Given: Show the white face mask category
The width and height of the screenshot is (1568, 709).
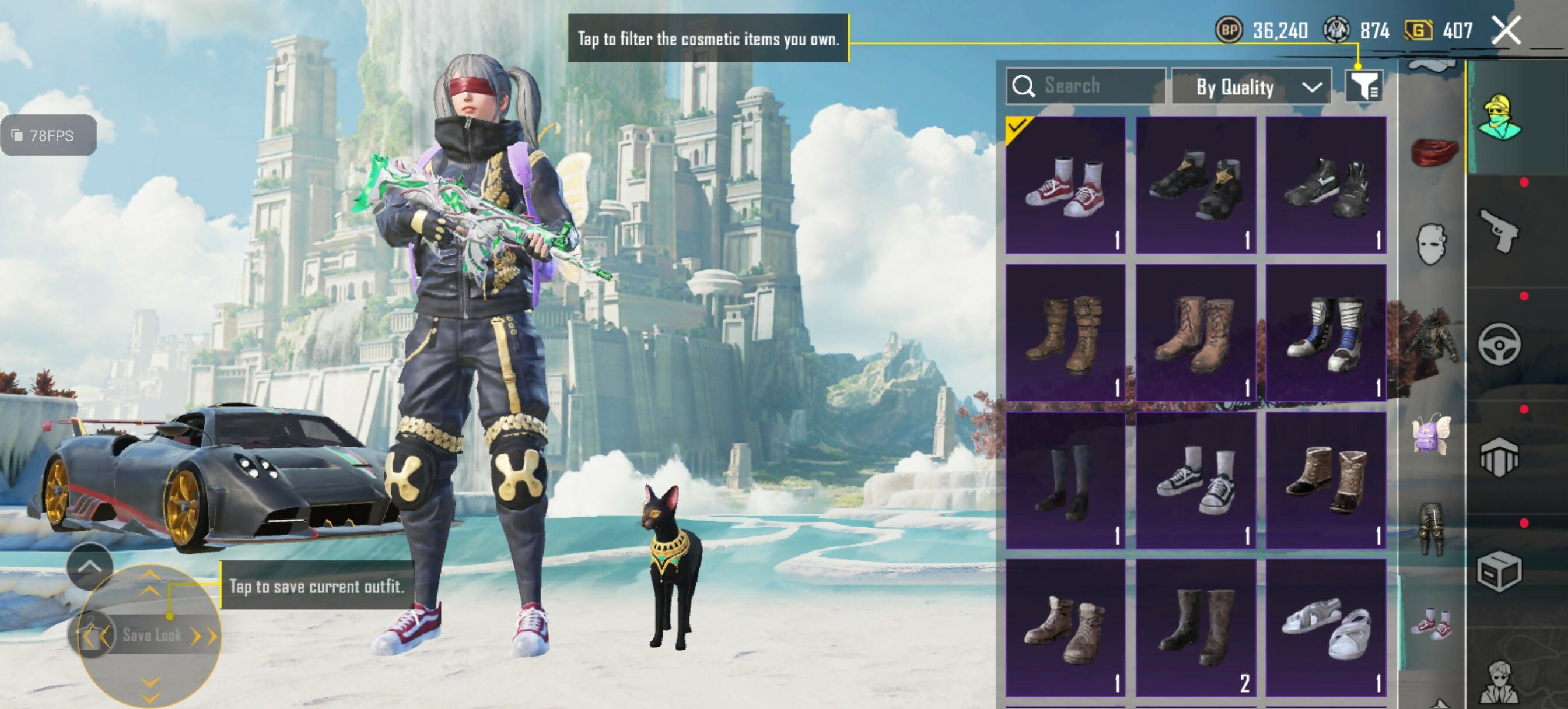Looking at the screenshot, I should click(x=1431, y=244).
